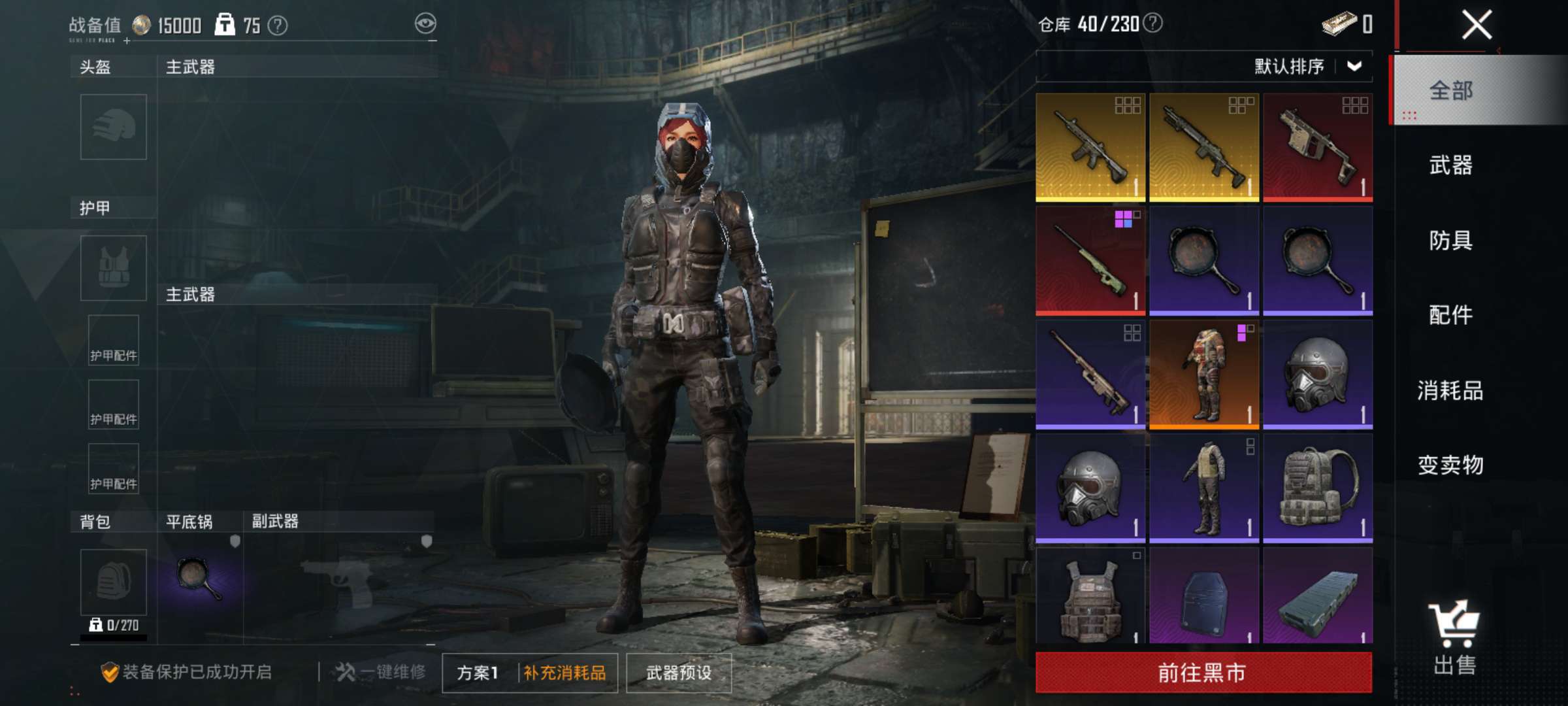The width and height of the screenshot is (1568, 706).
Task: Go to the black market via 前往黑市
Action: point(1203,672)
